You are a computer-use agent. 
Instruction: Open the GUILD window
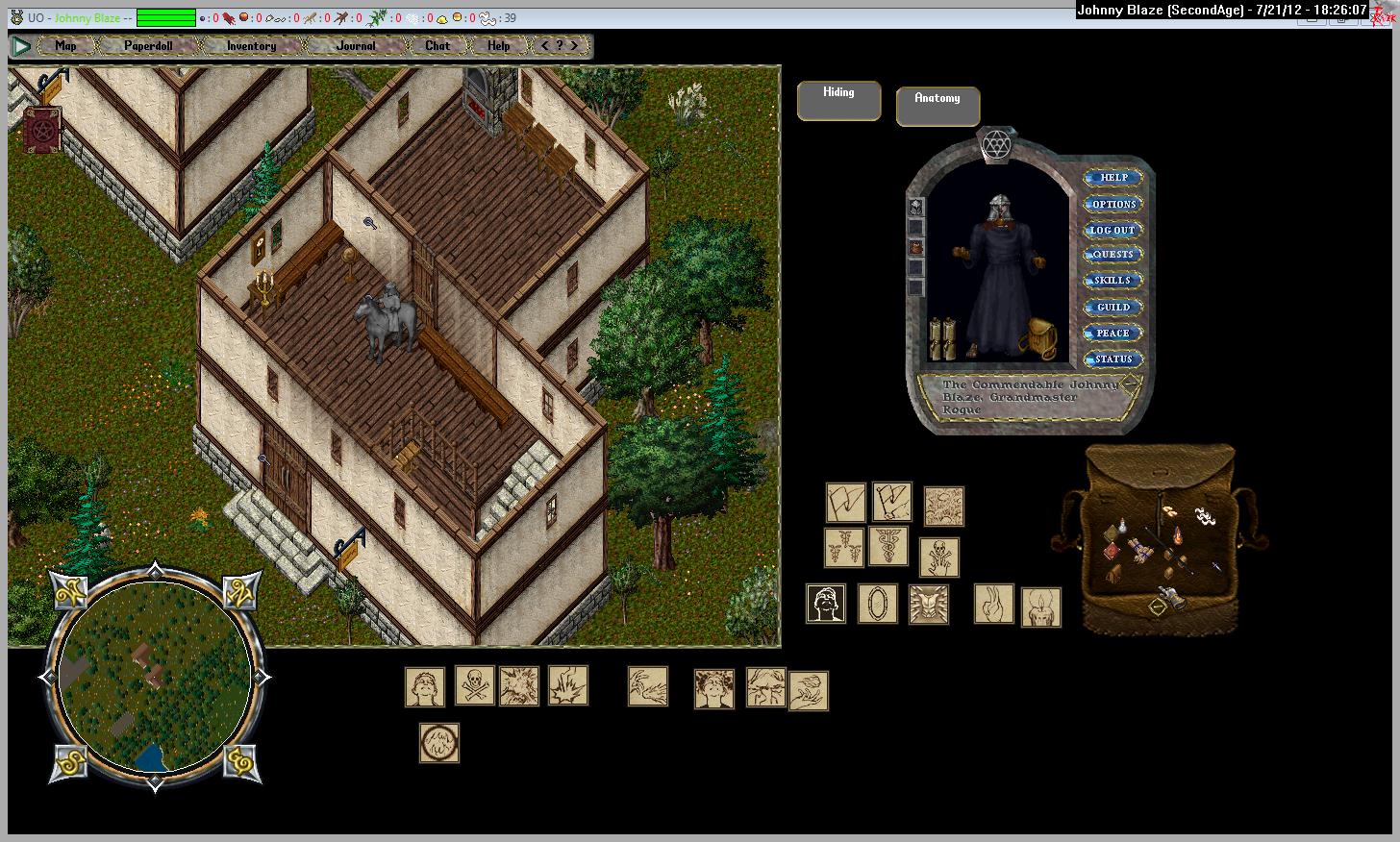pos(1113,308)
